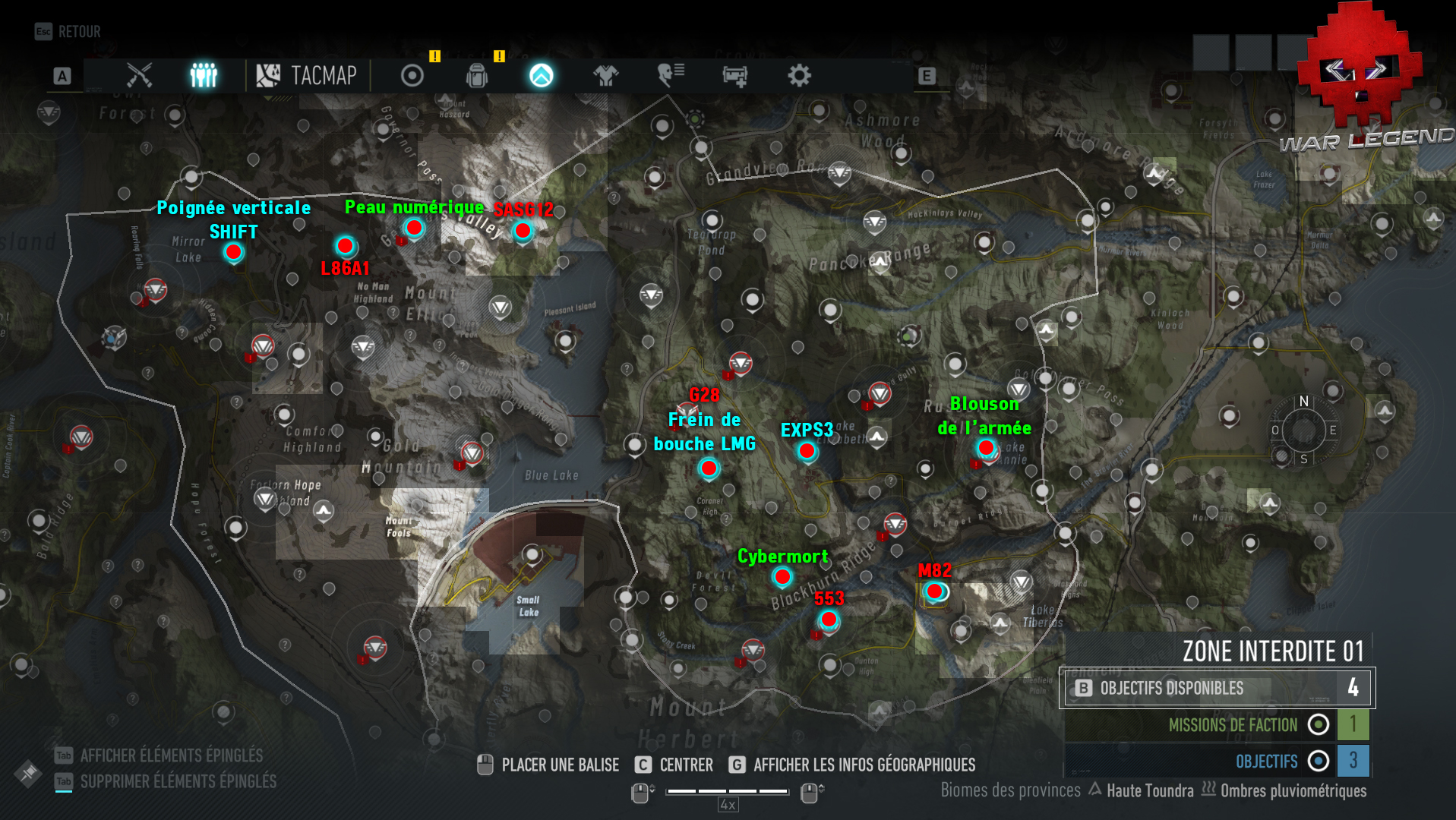Viewport: 1456px width, 820px height.
Task: Select the highlighted faction missions icon
Action: 541,75
